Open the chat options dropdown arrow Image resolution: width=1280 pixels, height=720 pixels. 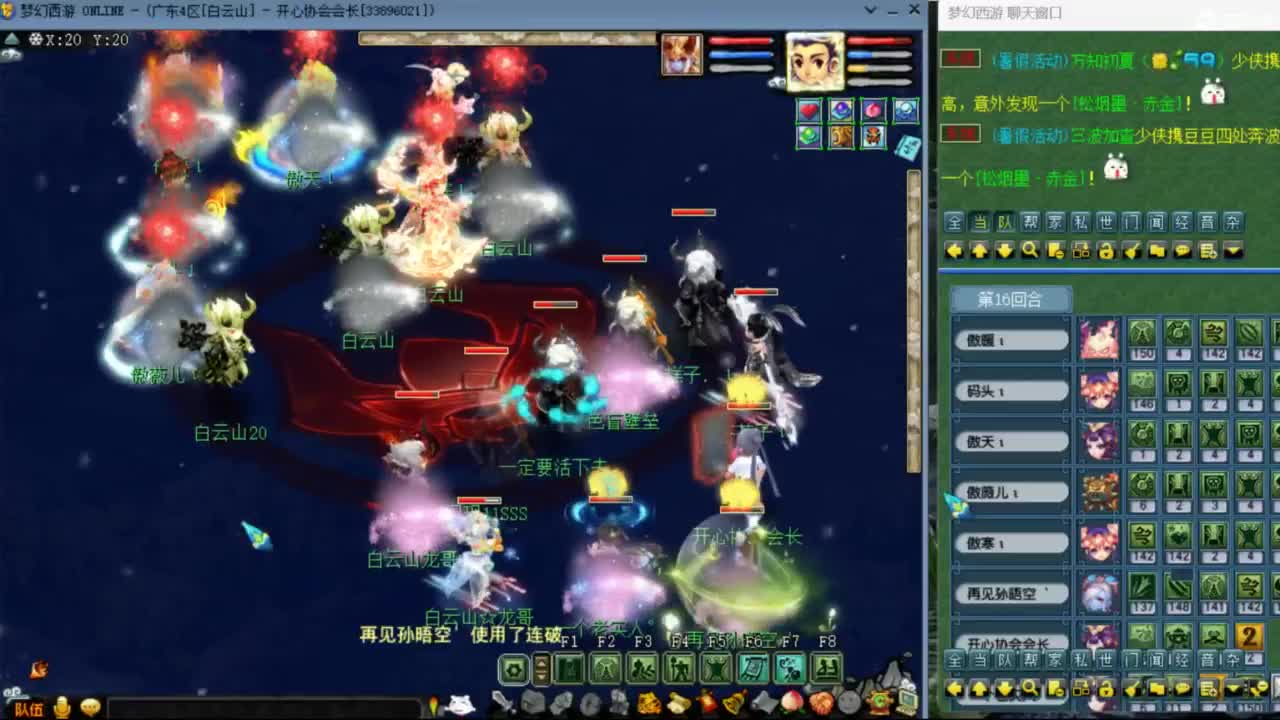(x=1232, y=251)
